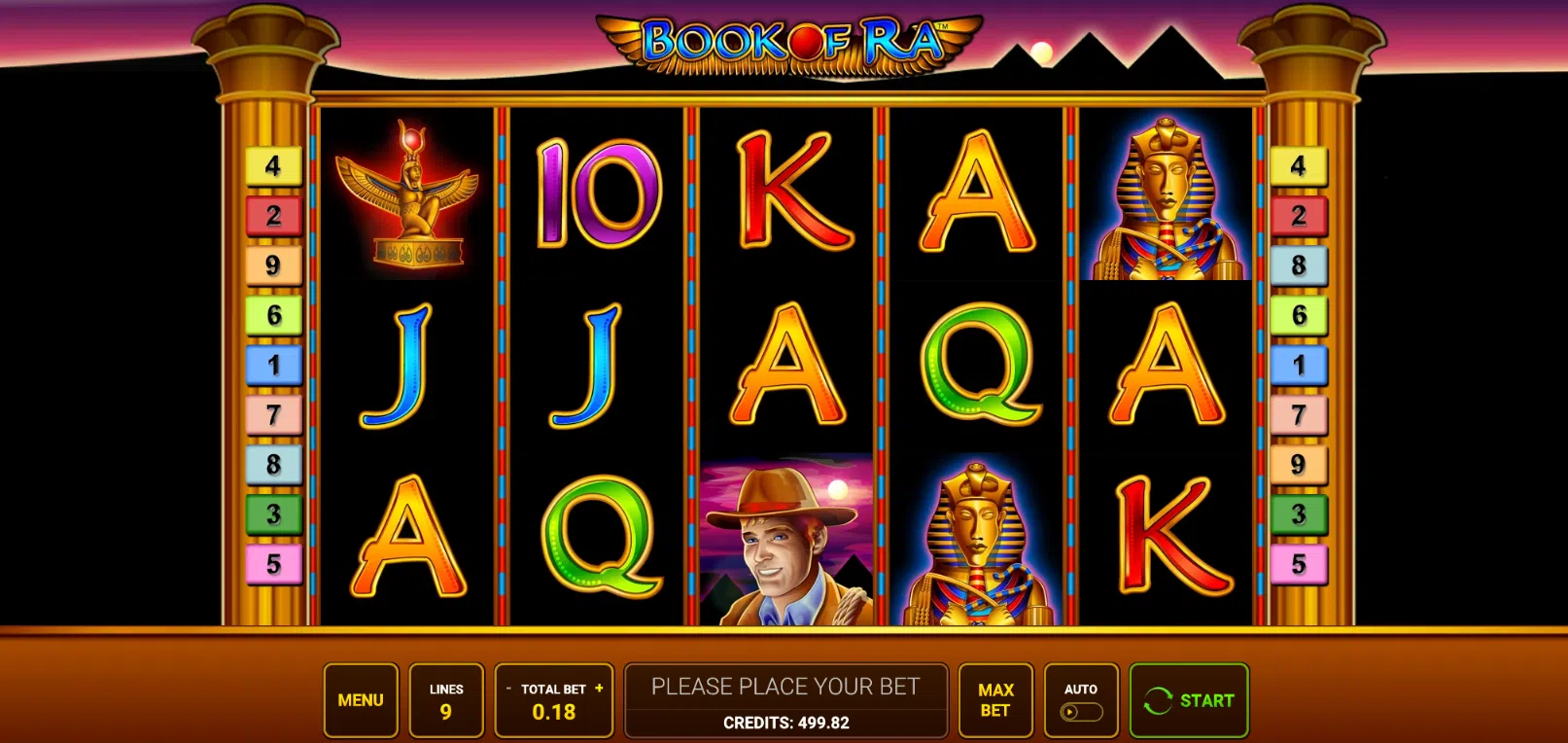Enable the AUTO play switch
Image resolution: width=1568 pixels, height=743 pixels.
[1081, 710]
